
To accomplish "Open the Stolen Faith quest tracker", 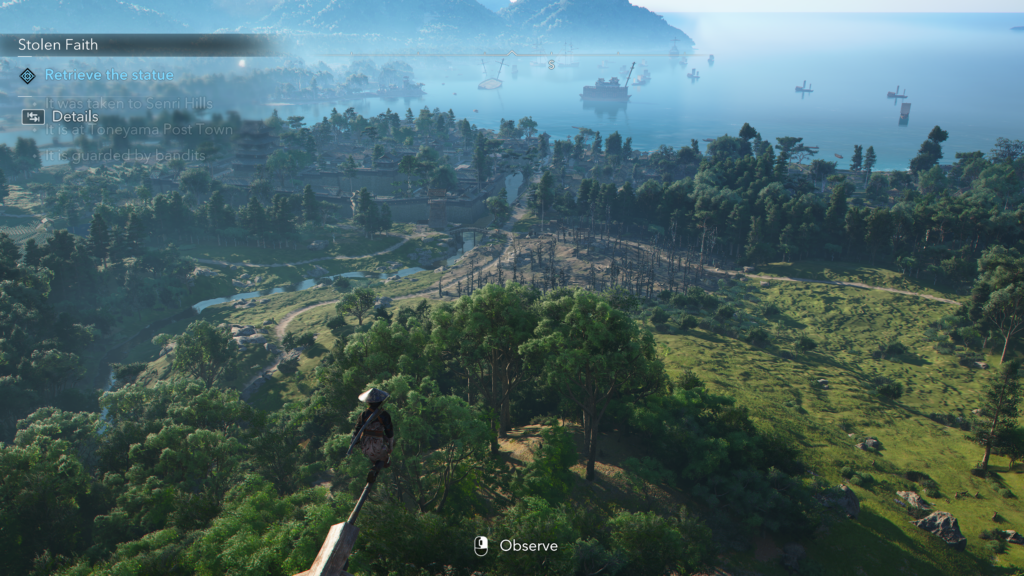I will 60,44.
